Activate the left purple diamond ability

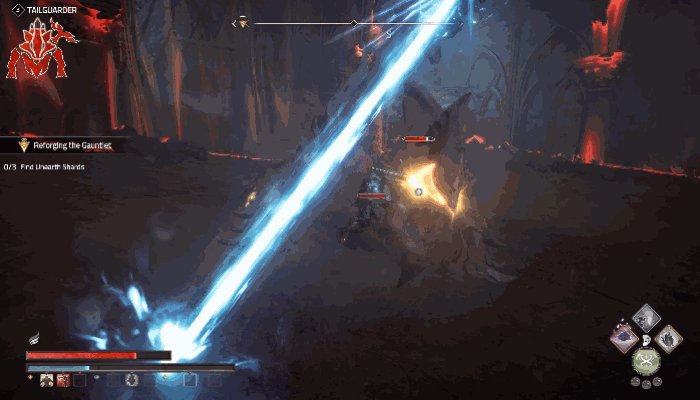coord(626,337)
